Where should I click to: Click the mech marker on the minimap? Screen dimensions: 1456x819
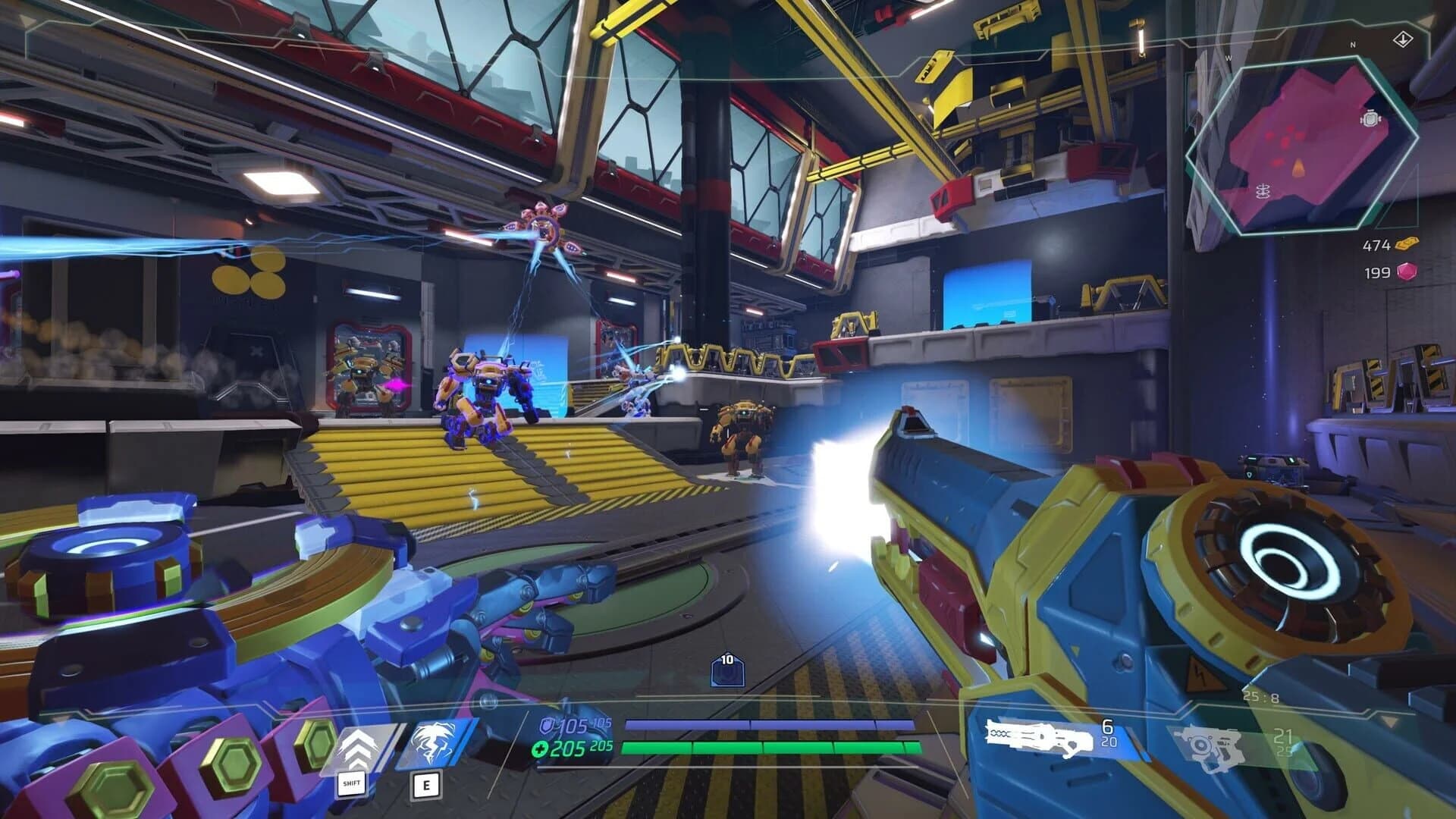(1370, 118)
